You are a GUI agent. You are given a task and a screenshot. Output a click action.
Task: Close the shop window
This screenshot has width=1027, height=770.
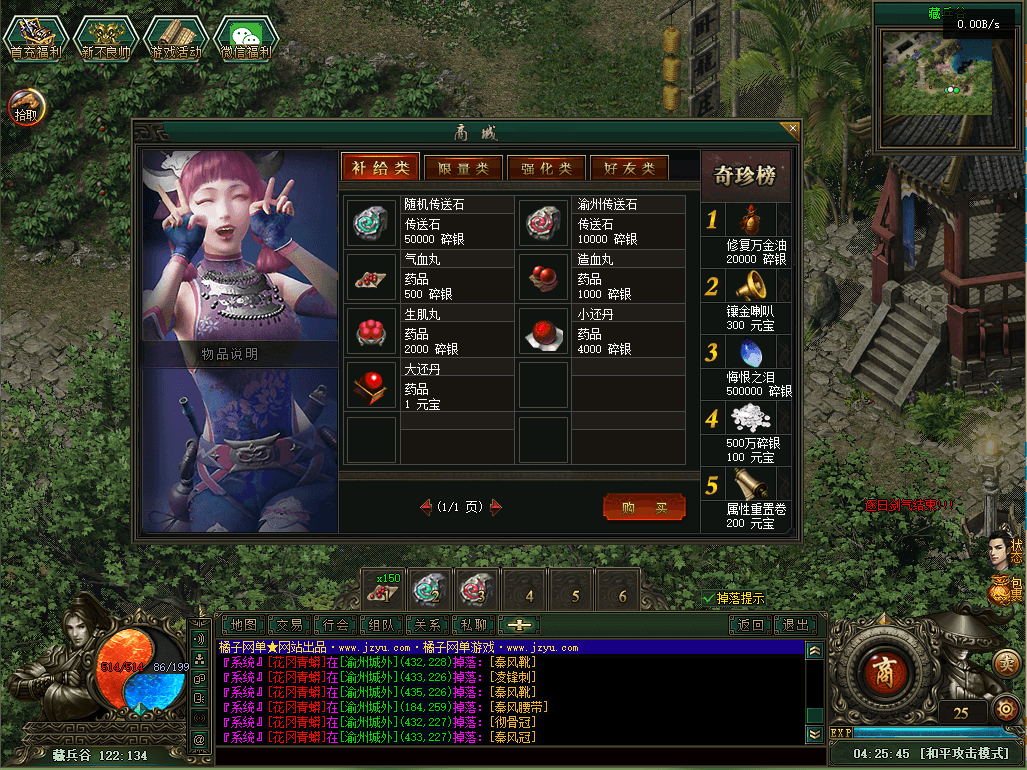[793, 129]
